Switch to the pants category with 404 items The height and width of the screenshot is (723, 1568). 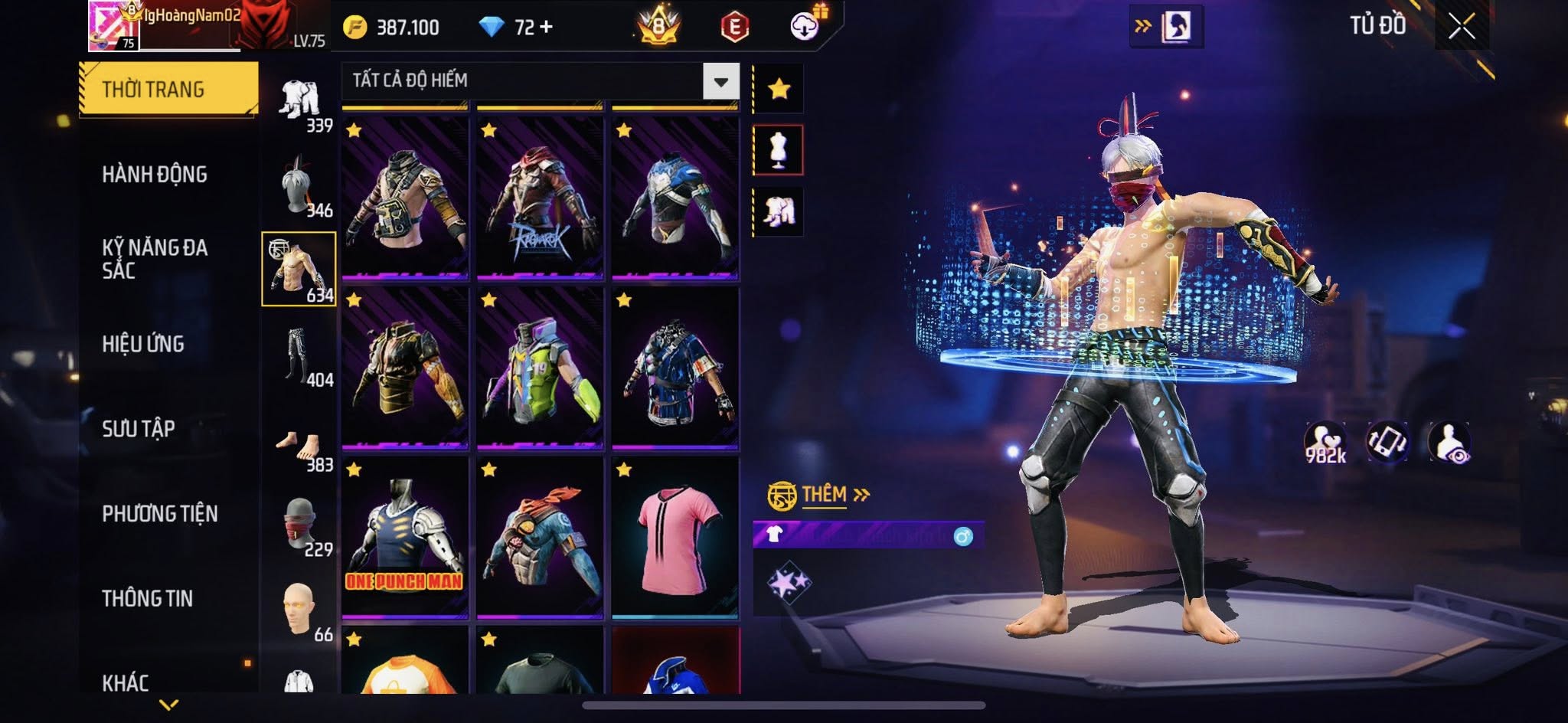tap(299, 356)
